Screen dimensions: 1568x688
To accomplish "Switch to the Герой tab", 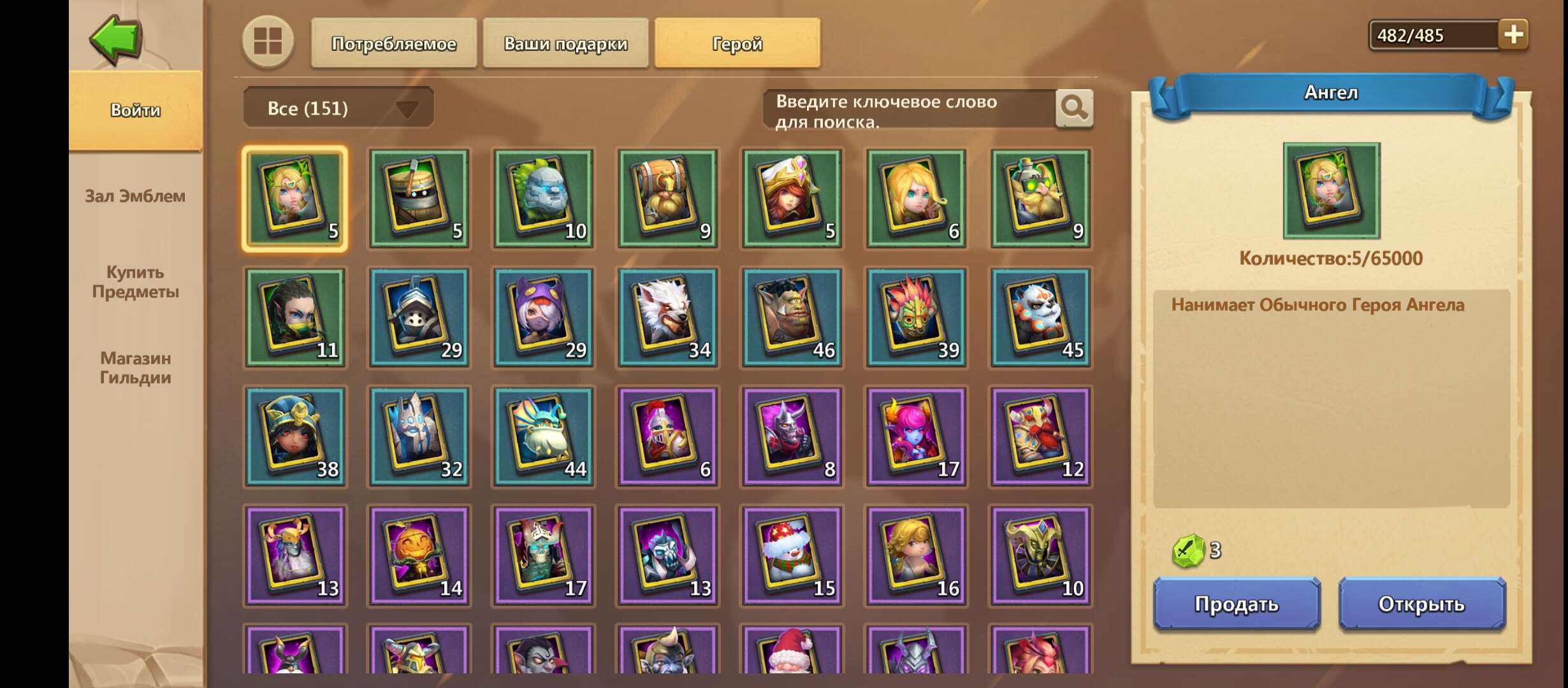I will pos(736,43).
